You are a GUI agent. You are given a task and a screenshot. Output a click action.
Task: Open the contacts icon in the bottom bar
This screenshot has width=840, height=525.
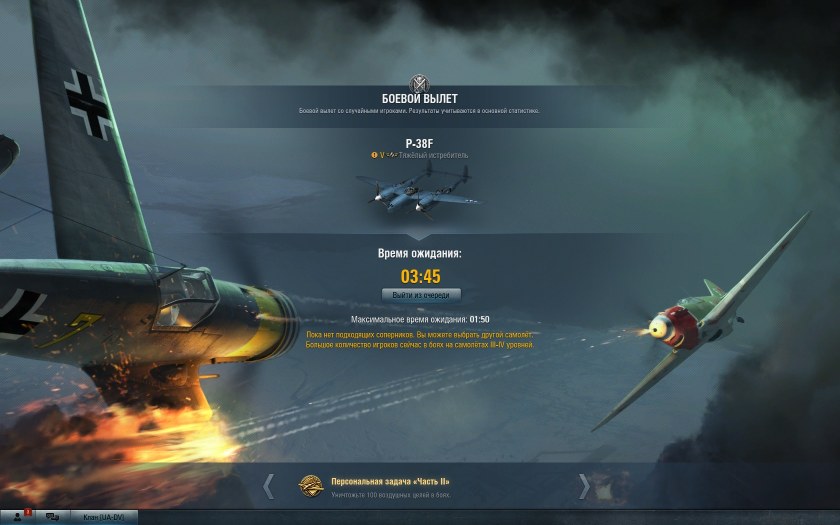[x=17, y=516]
